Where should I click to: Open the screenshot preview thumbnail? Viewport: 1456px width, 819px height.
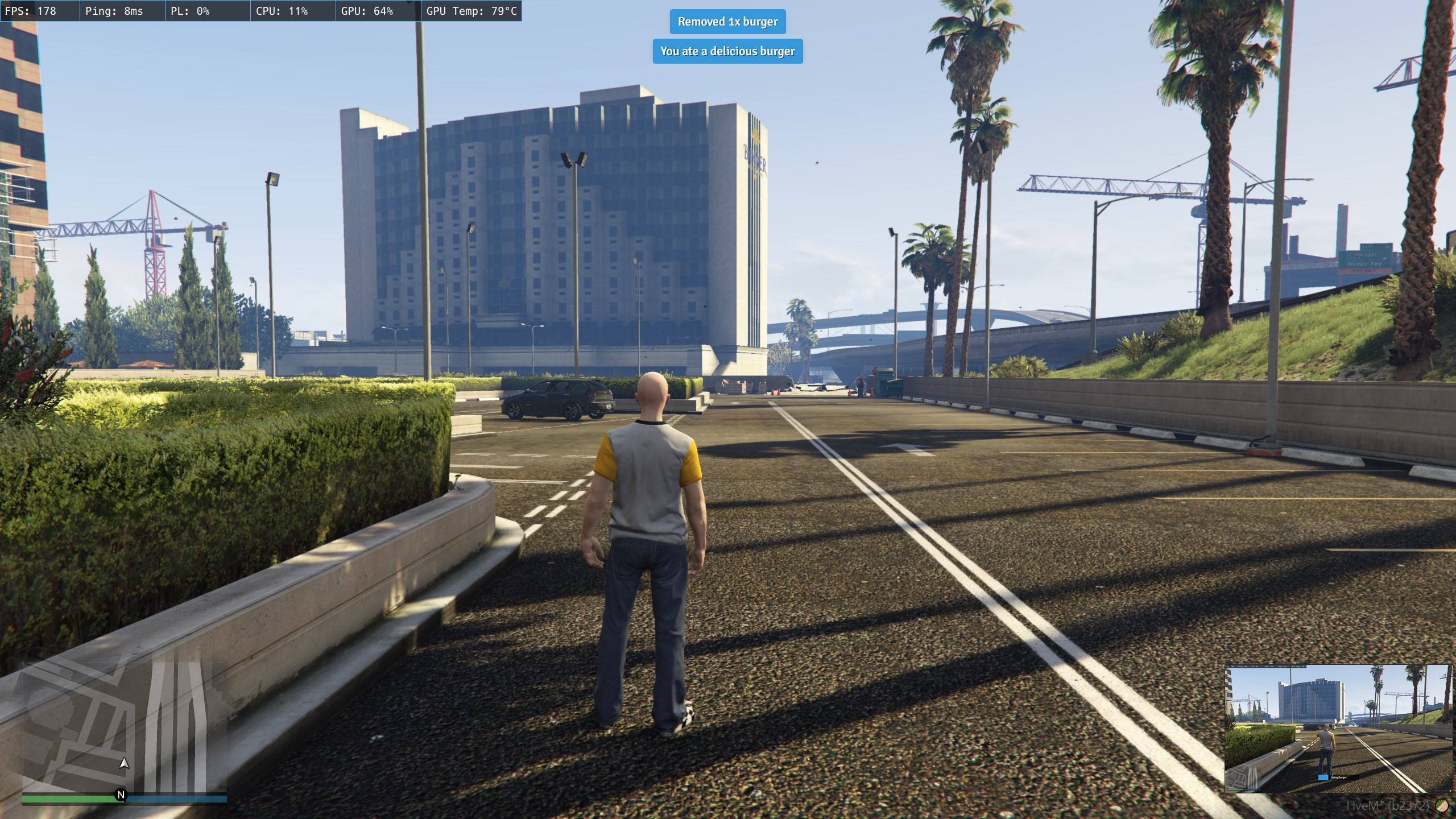coord(1338,729)
